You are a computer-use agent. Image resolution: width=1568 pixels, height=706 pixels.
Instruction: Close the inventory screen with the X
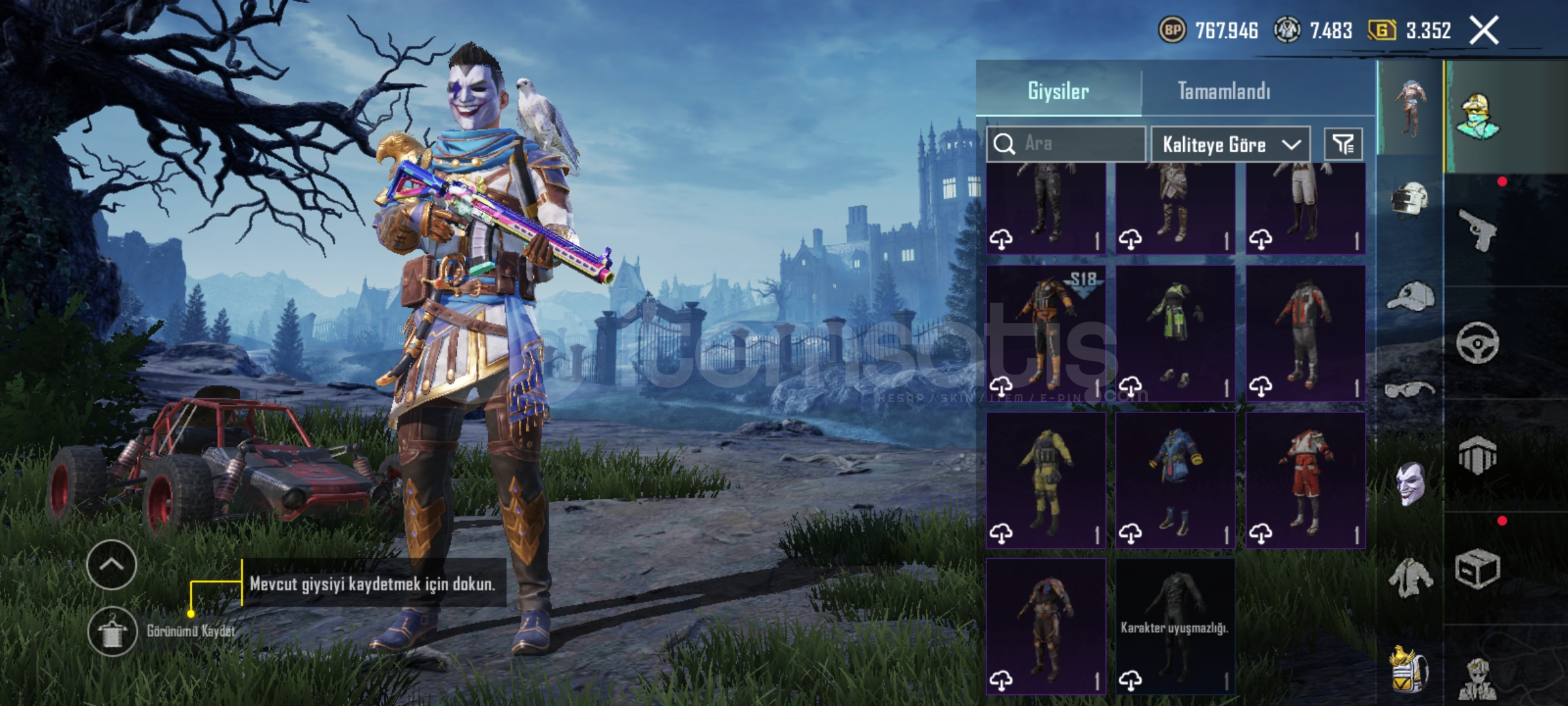(x=1484, y=31)
